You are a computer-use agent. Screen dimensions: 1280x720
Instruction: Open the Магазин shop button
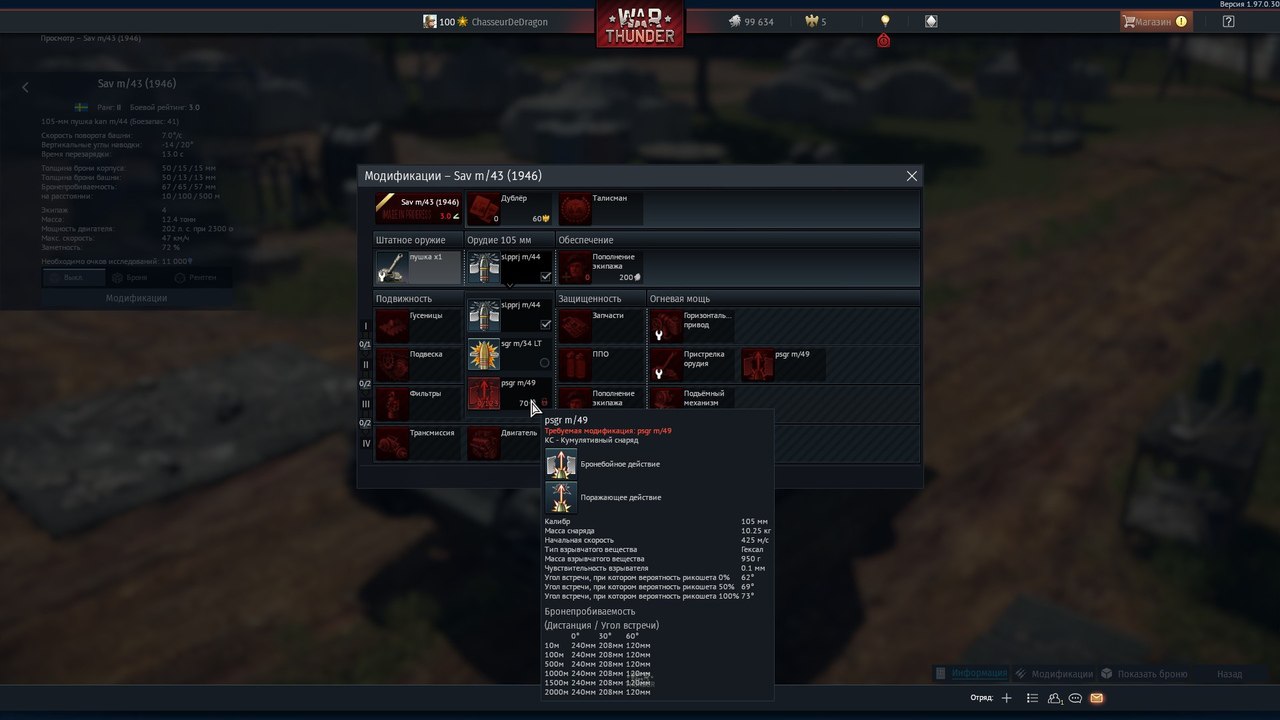1154,21
